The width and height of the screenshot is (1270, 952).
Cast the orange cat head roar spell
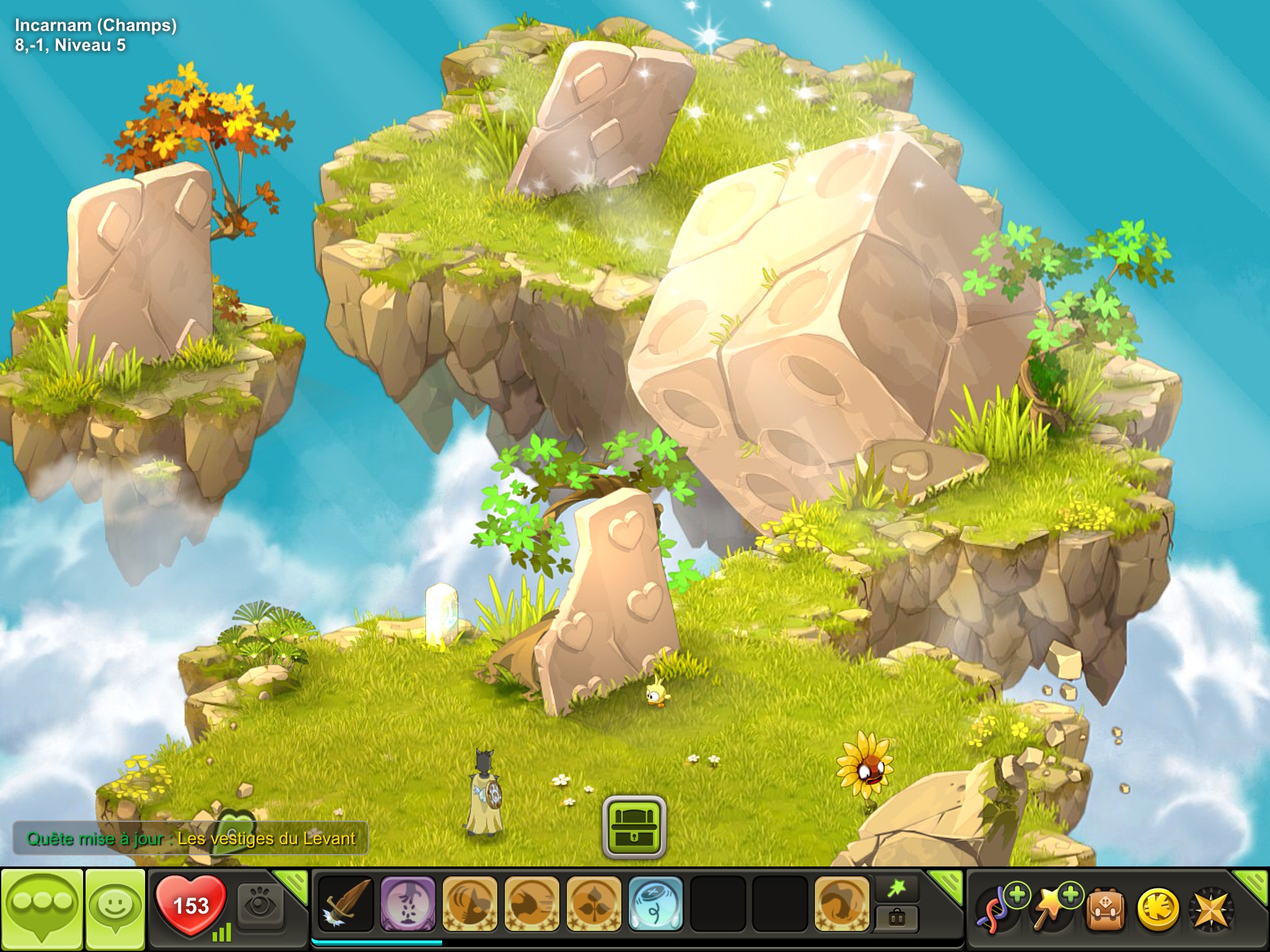pyautogui.click(x=469, y=904)
